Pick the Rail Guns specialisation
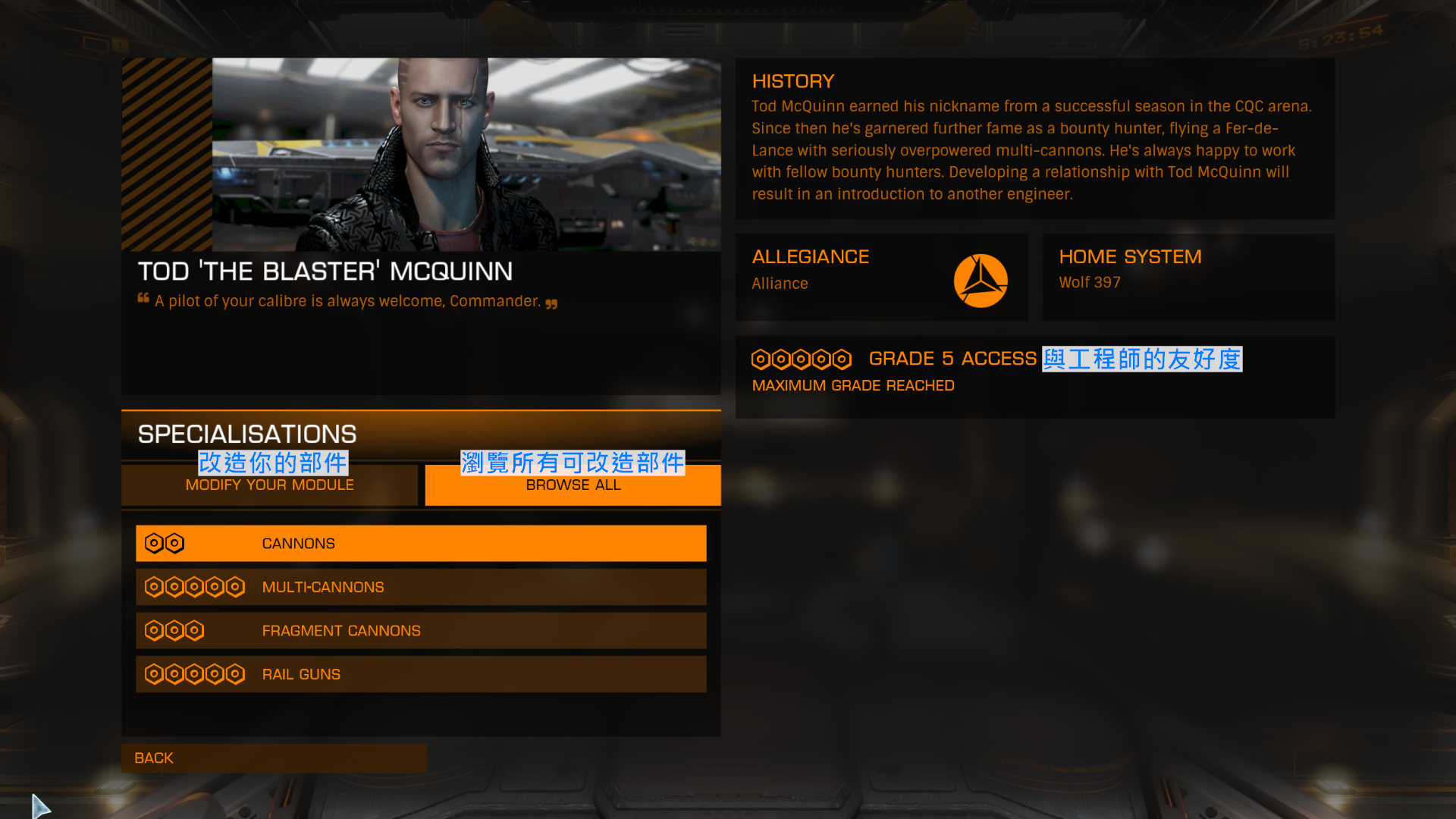The height and width of the screenshot is (819, 1456). pyautogui.click(x=421, y=674)
